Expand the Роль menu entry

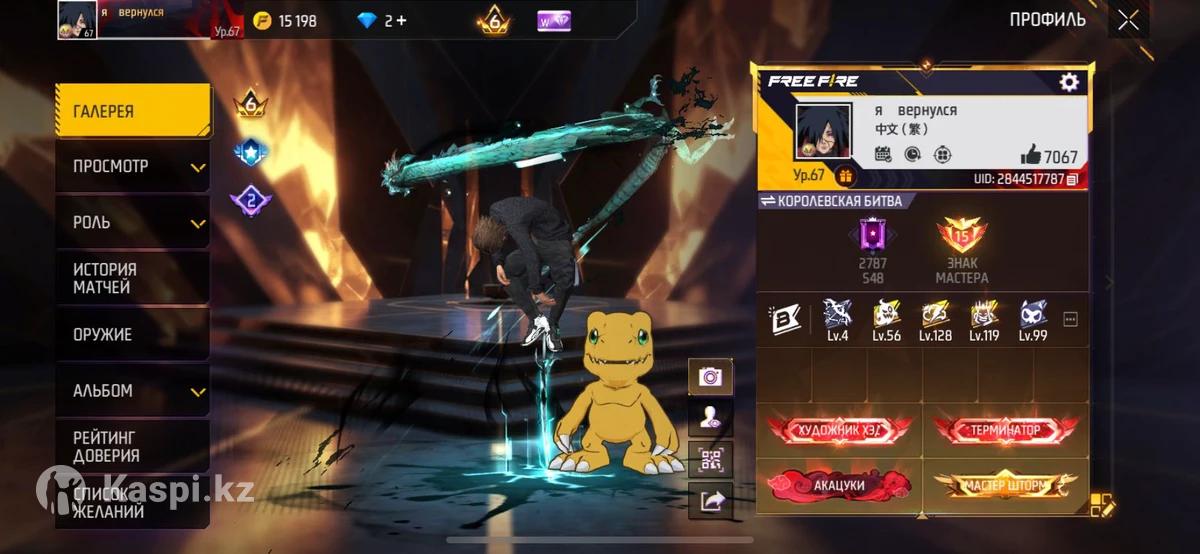pos(133,222)
